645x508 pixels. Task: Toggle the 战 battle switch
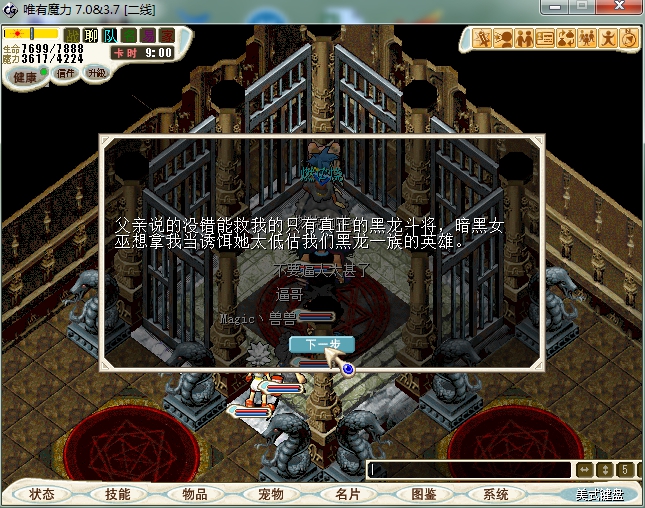[72, 36]
